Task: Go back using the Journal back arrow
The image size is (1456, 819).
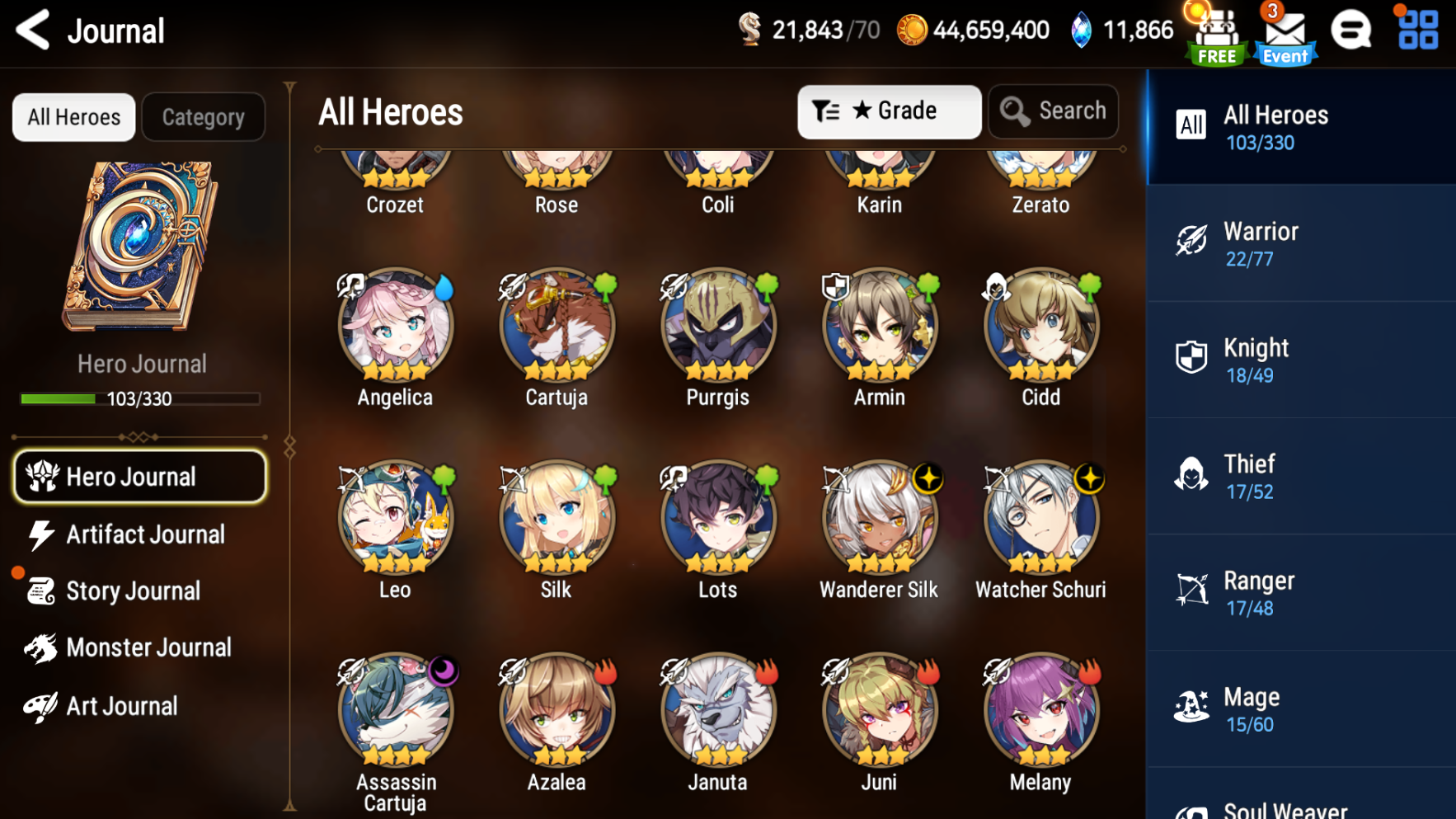Action: click(x=31, y=30)
